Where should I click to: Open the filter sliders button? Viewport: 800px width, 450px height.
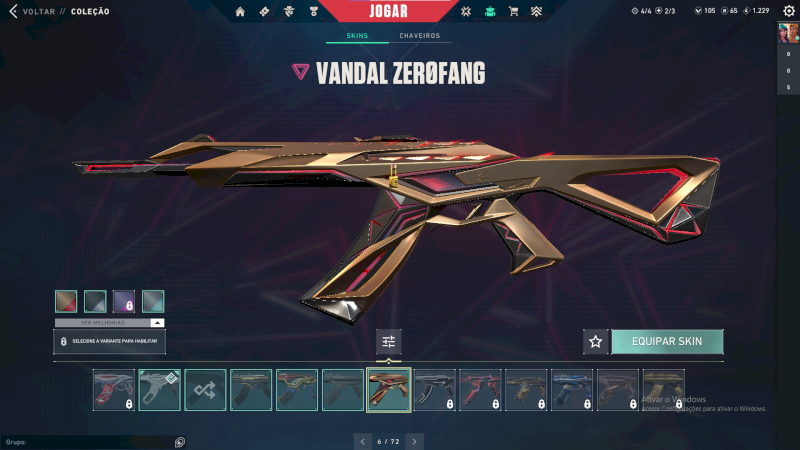(389, 341)
